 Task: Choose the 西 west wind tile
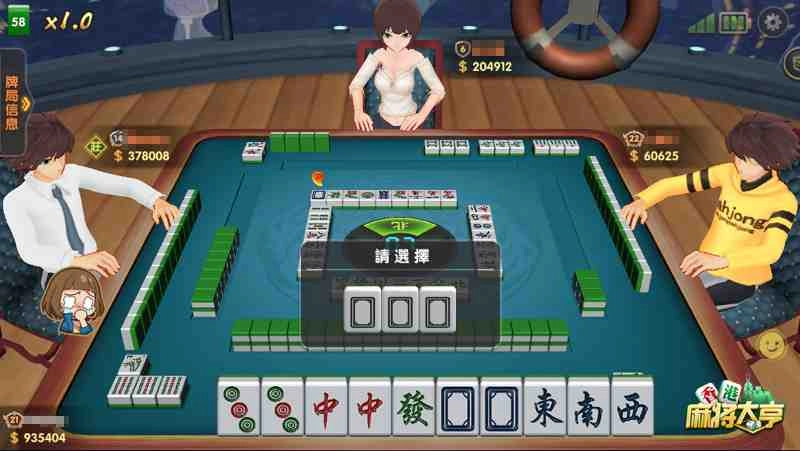632,408
